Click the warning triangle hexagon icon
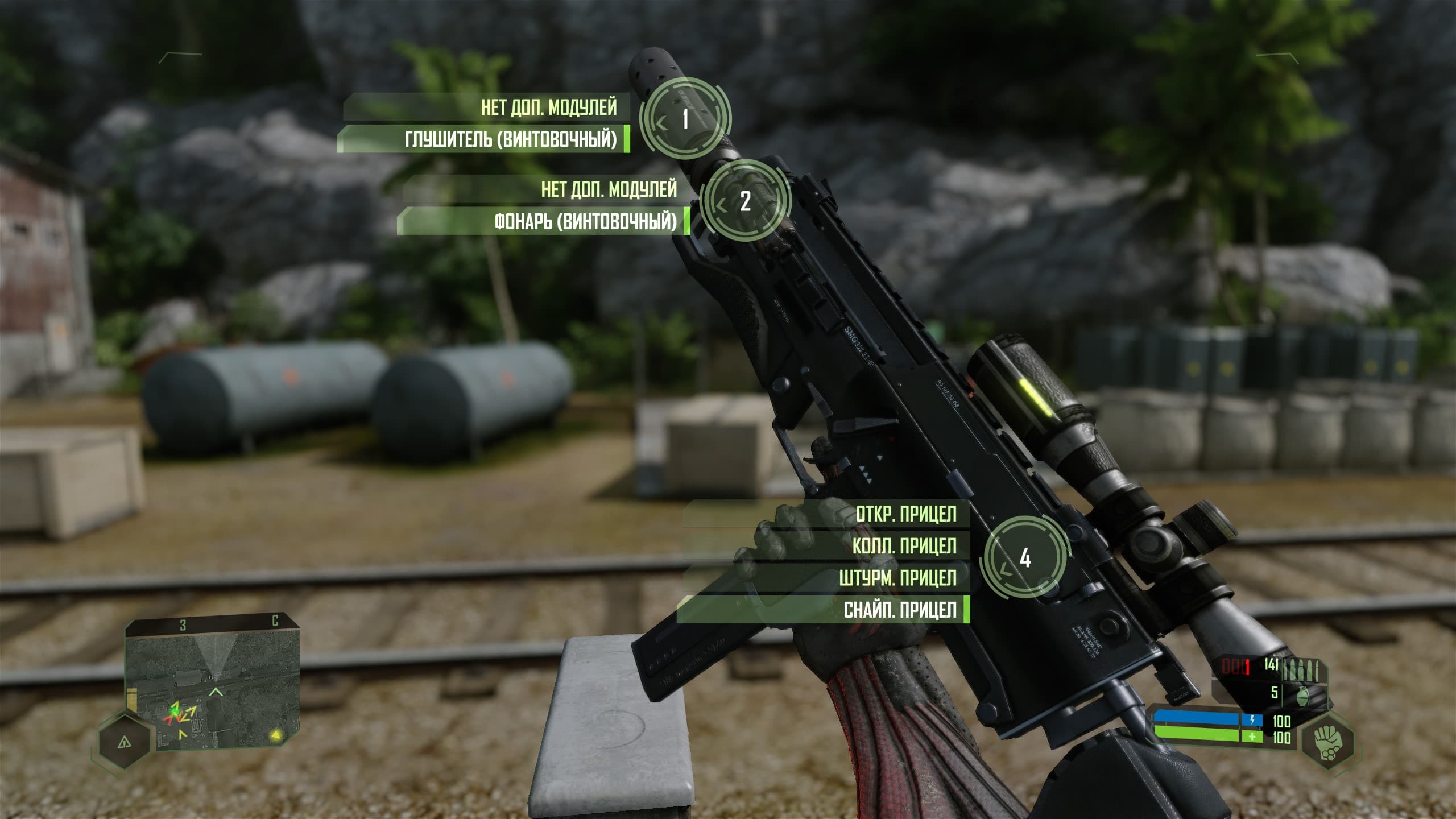1456x819 pixels. (x=125, y=742)
